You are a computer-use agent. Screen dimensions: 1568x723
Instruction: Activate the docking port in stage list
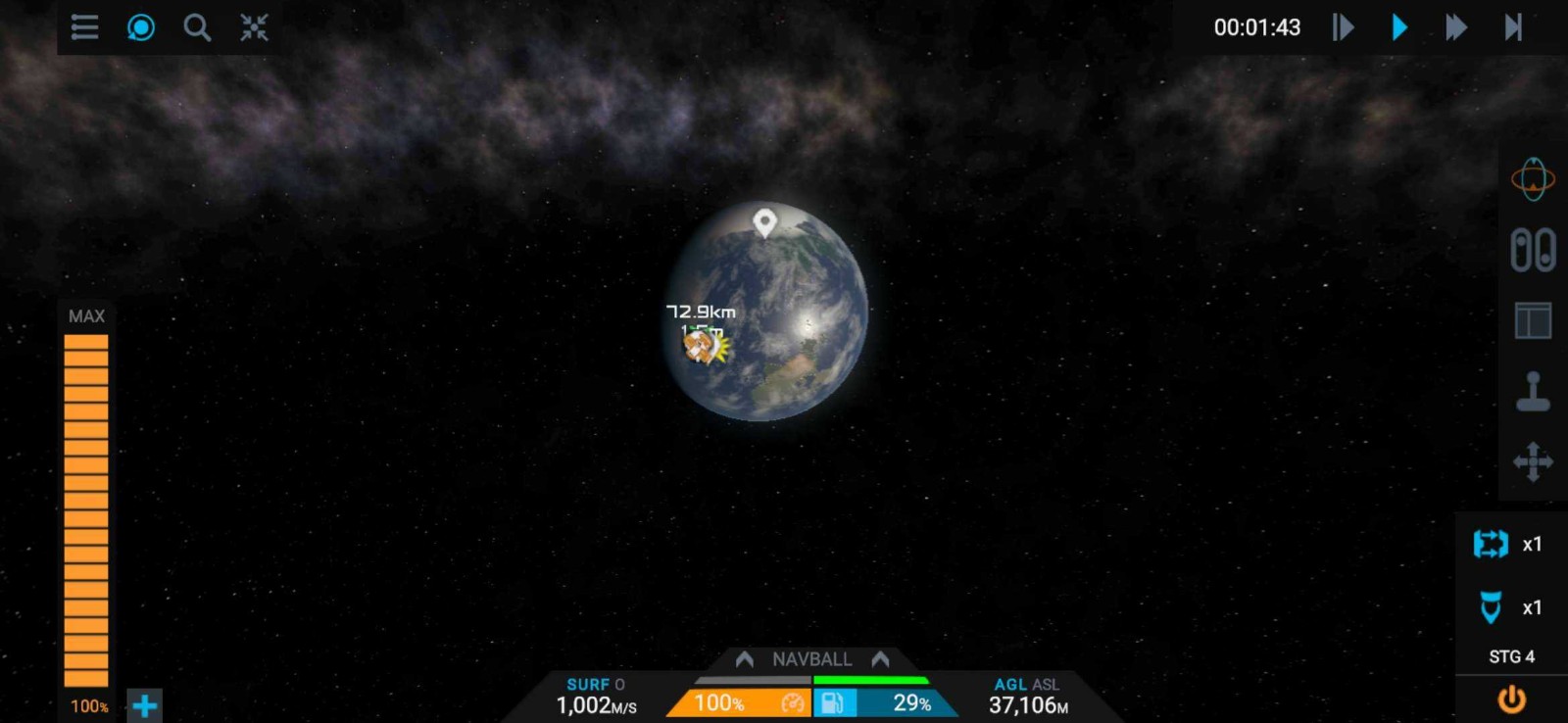[x=1489, y=546]
